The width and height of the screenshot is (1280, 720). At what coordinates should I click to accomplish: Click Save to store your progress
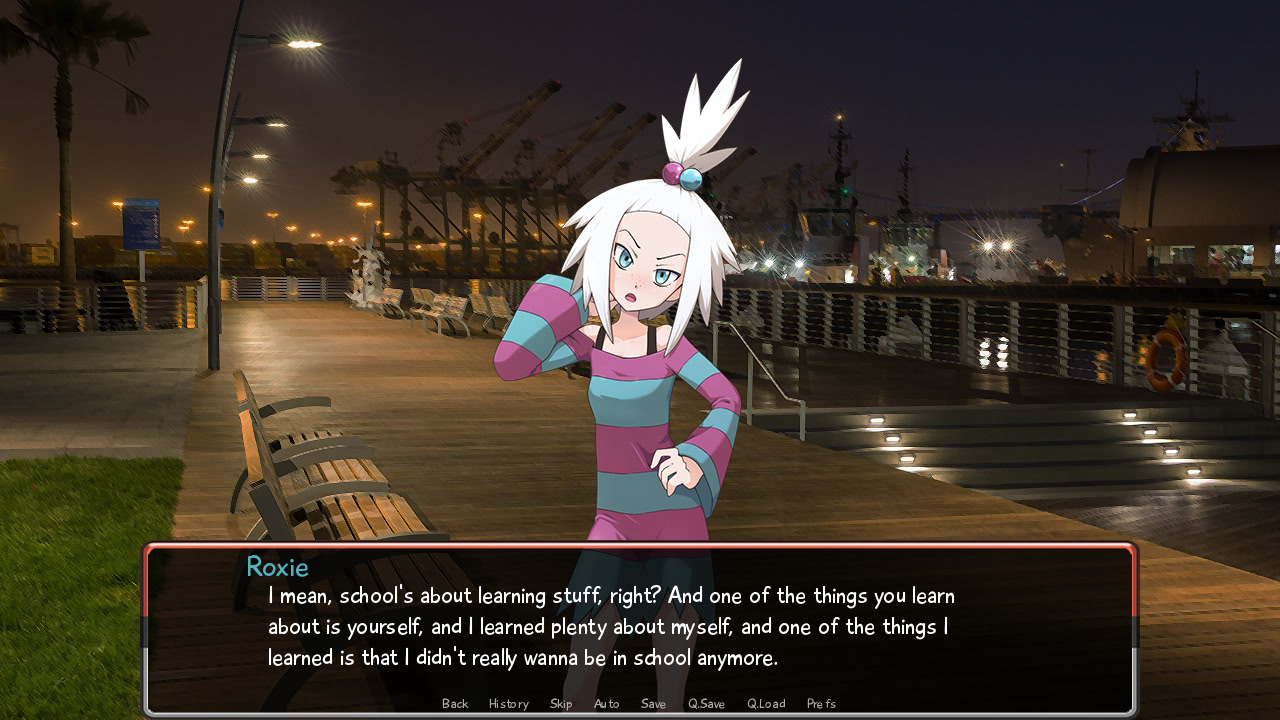[x=653, y=703]
